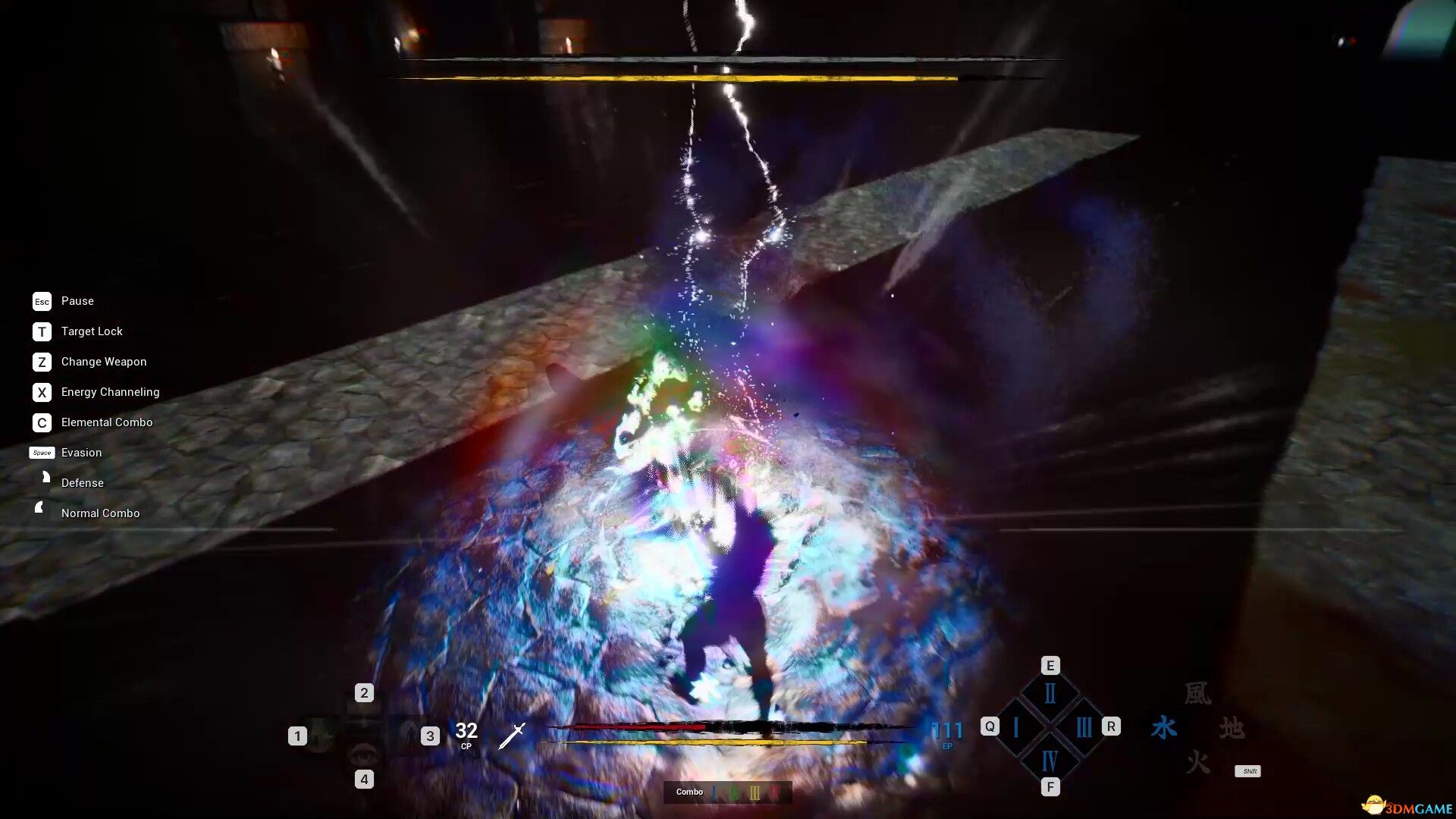
Task: Click the Combo indicator bar
Action: coord(726,792)
